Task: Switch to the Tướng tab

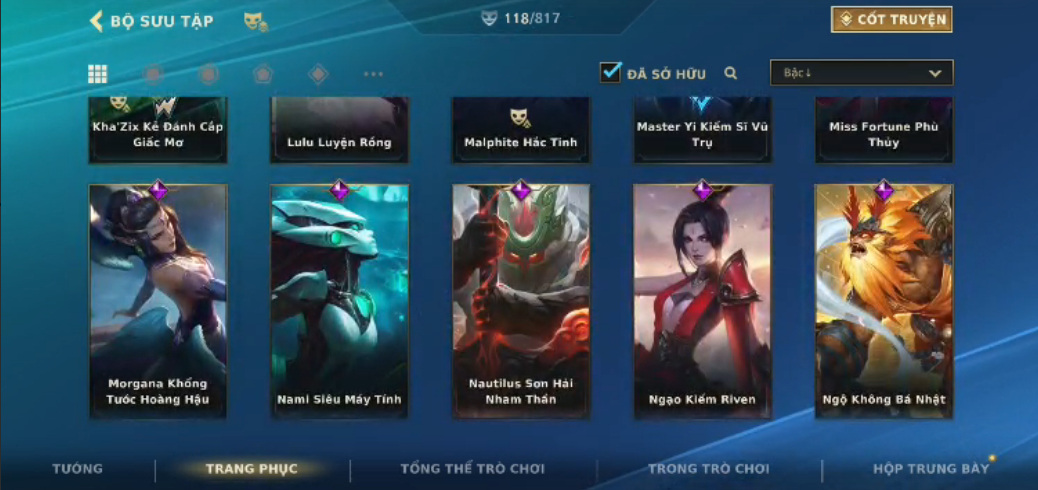Action: point(77,469)
